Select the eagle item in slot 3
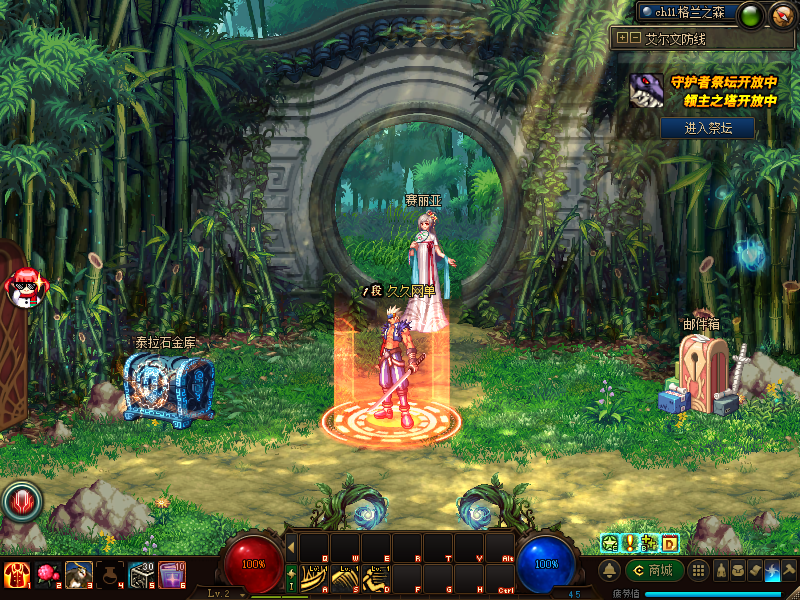Image resolution: width=800 pixels, height=600 pixels. 78,574
